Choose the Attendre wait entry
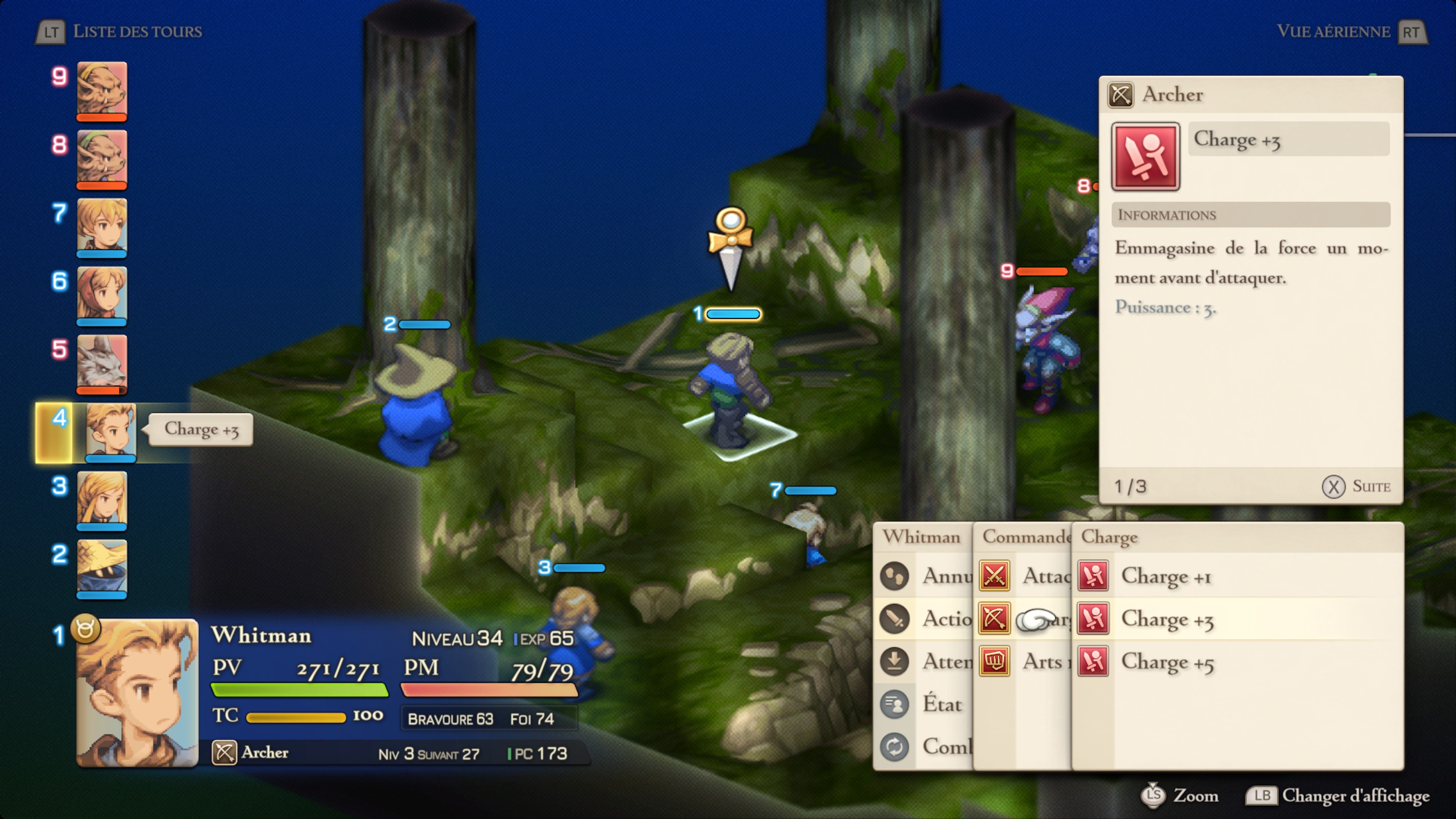The width and height of the screenshot is (1456, 819). (947, 662)
